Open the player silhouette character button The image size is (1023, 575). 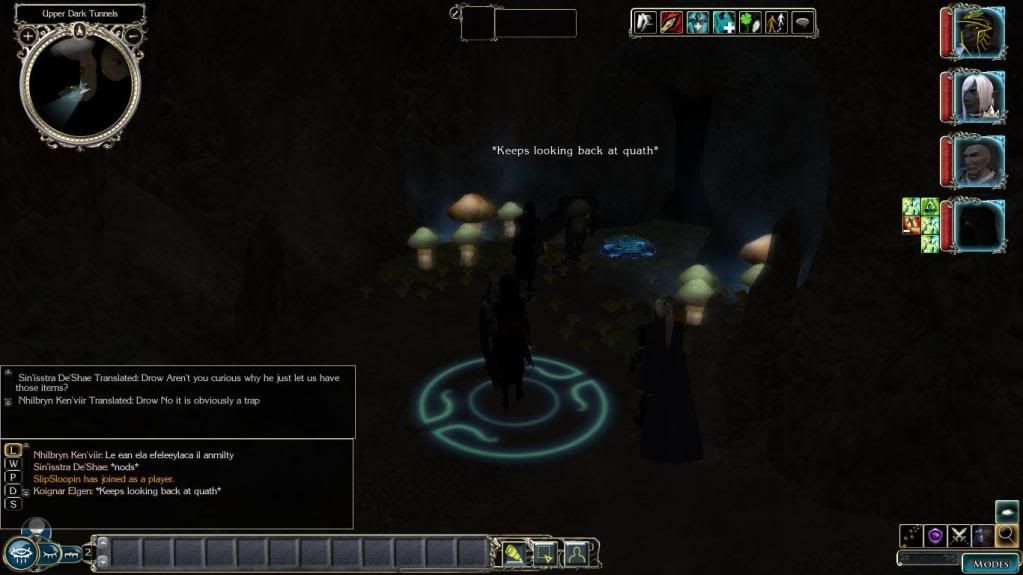click(x=577, y=553)
